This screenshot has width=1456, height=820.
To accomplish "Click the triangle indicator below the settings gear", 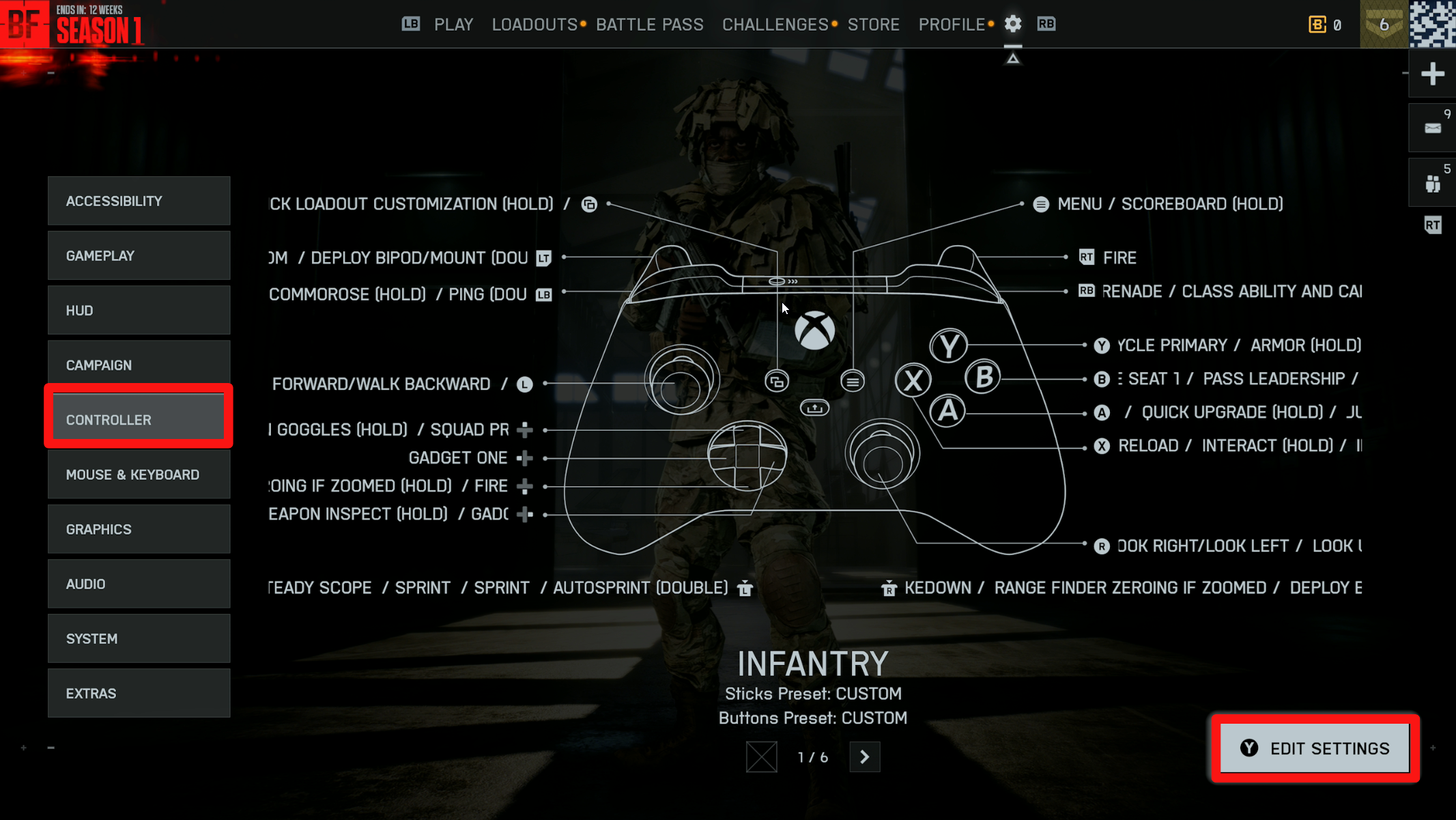I will pos(1013,58).
